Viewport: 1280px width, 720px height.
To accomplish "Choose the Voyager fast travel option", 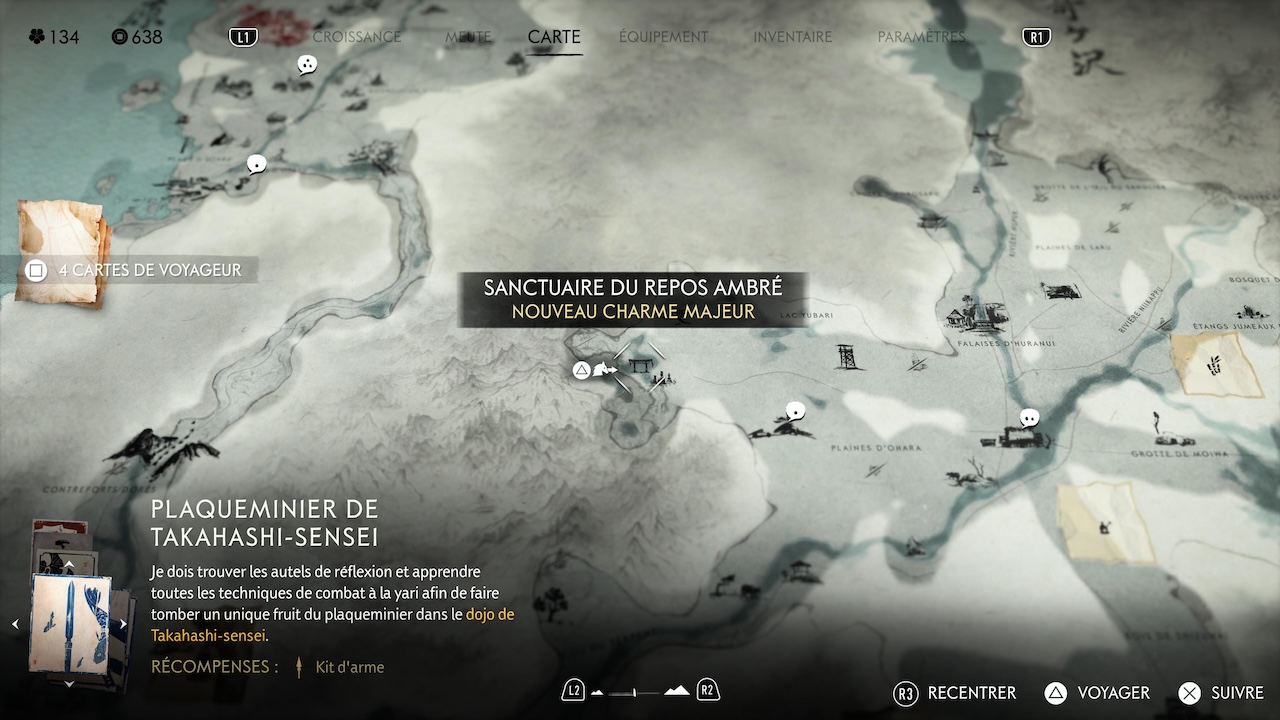I will [1097, 693].
